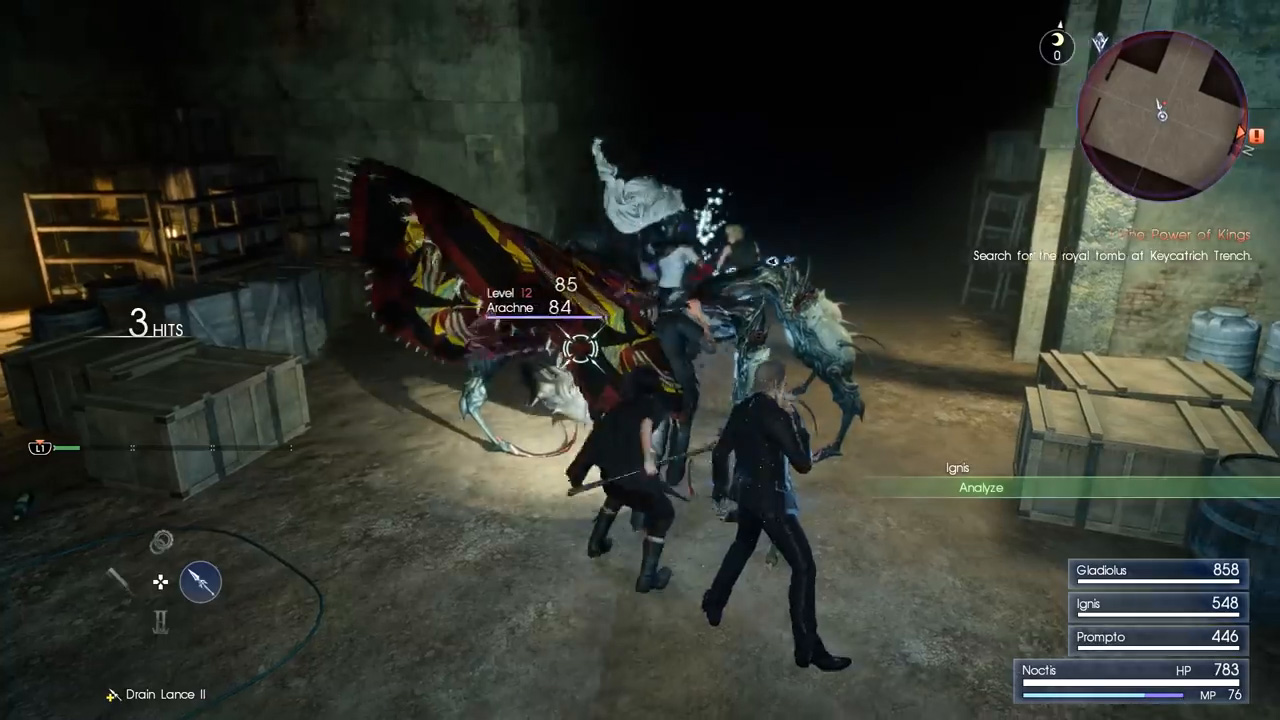This screenshot has width=1280, height=720.
Task: Switch to the sword weapon slot
Action: [120, 581]
